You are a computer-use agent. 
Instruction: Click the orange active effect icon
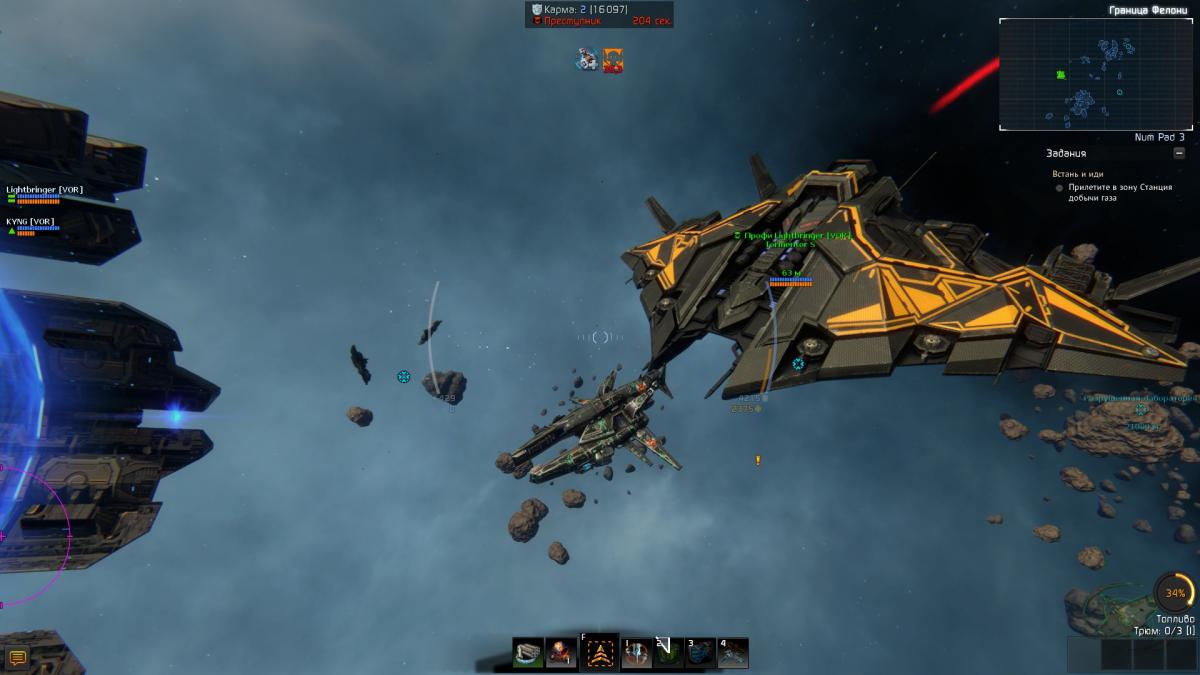[x=613, y=60]
